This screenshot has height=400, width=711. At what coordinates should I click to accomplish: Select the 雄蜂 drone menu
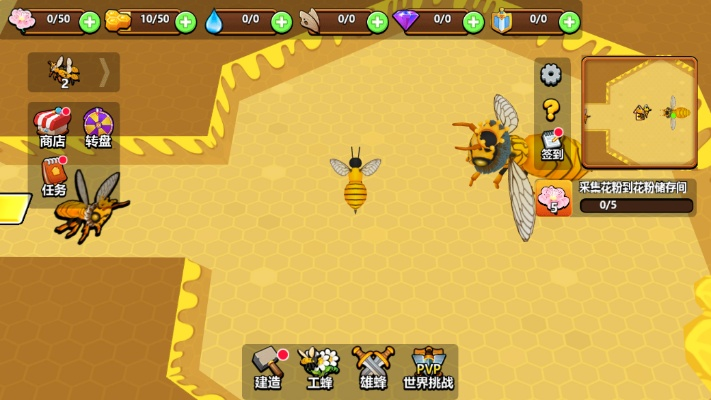click(x=374, y=368)
